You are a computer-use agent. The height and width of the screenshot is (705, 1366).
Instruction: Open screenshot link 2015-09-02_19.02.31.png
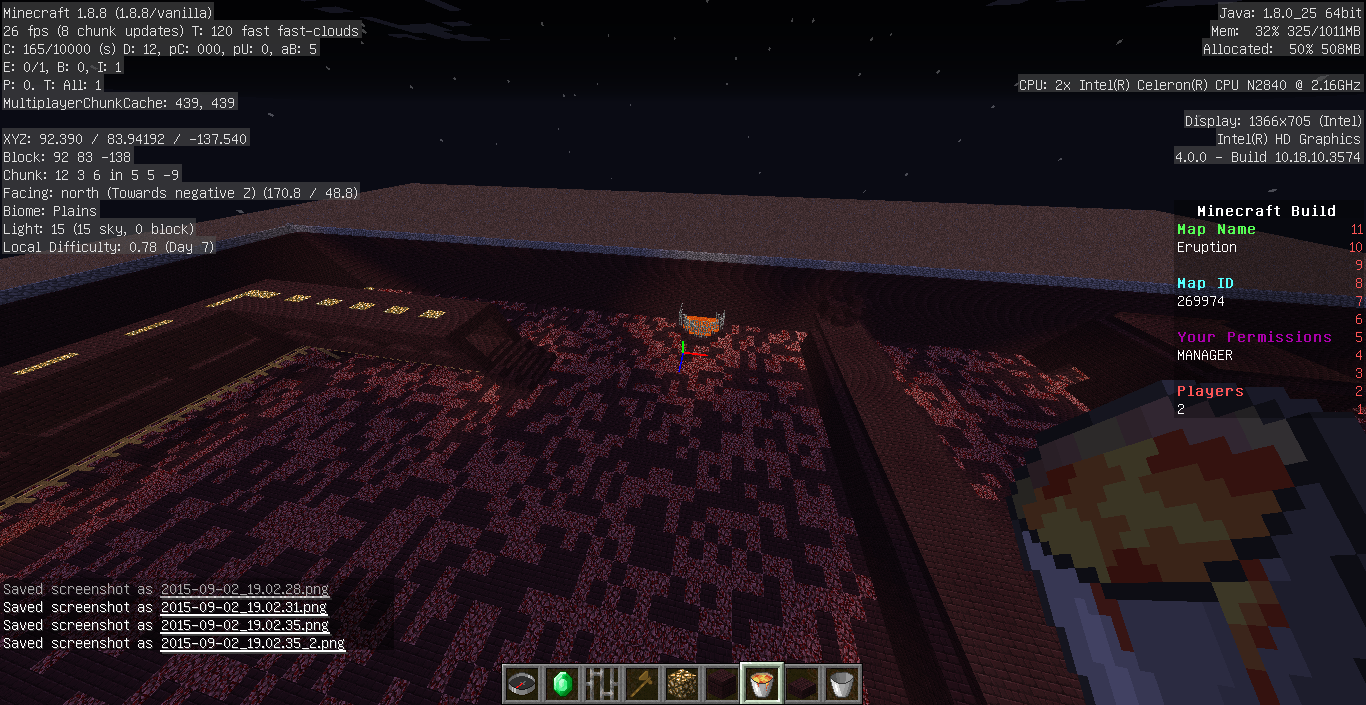point(244,607)
